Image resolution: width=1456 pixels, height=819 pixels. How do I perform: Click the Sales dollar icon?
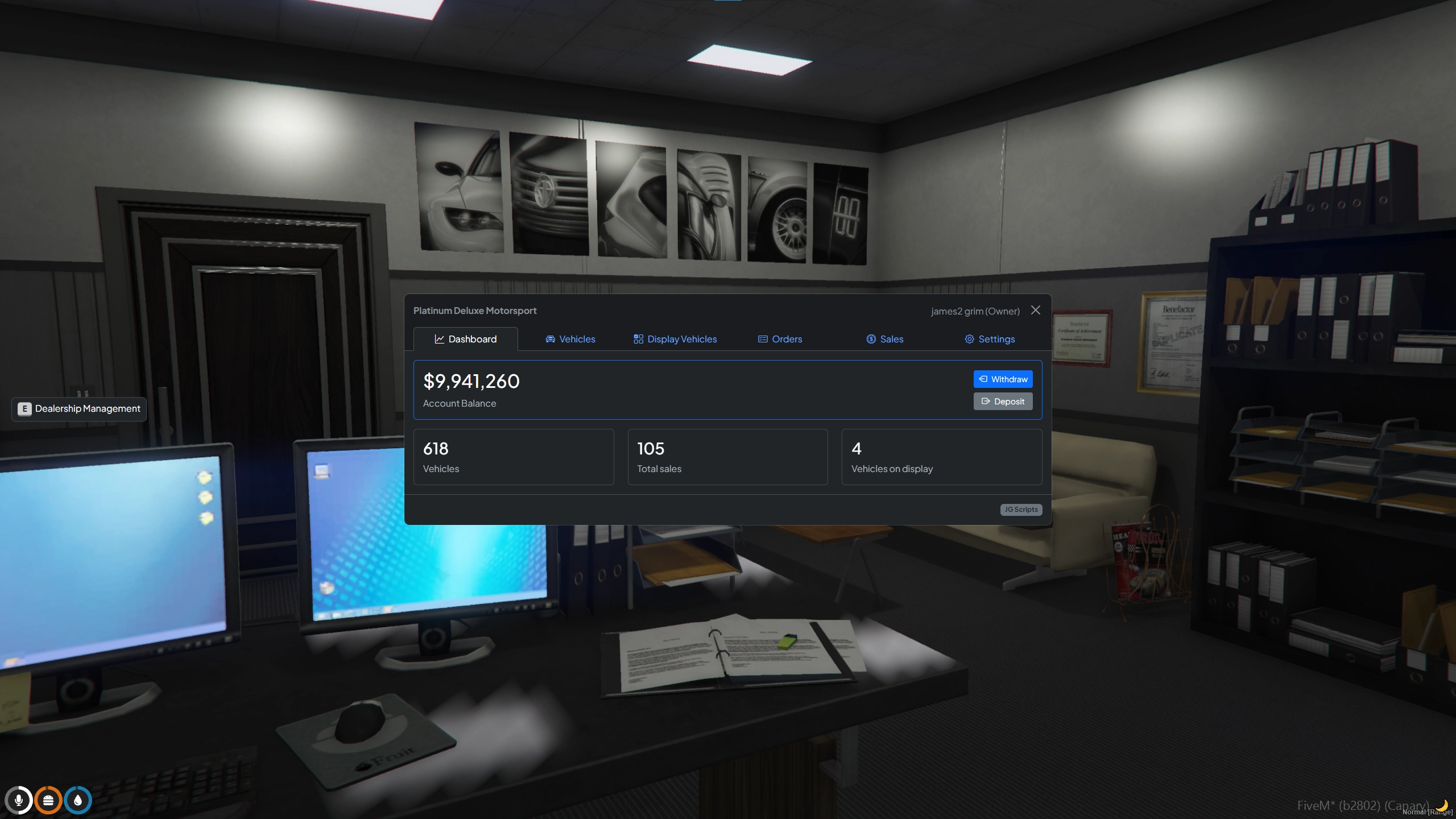click(871, 339)
